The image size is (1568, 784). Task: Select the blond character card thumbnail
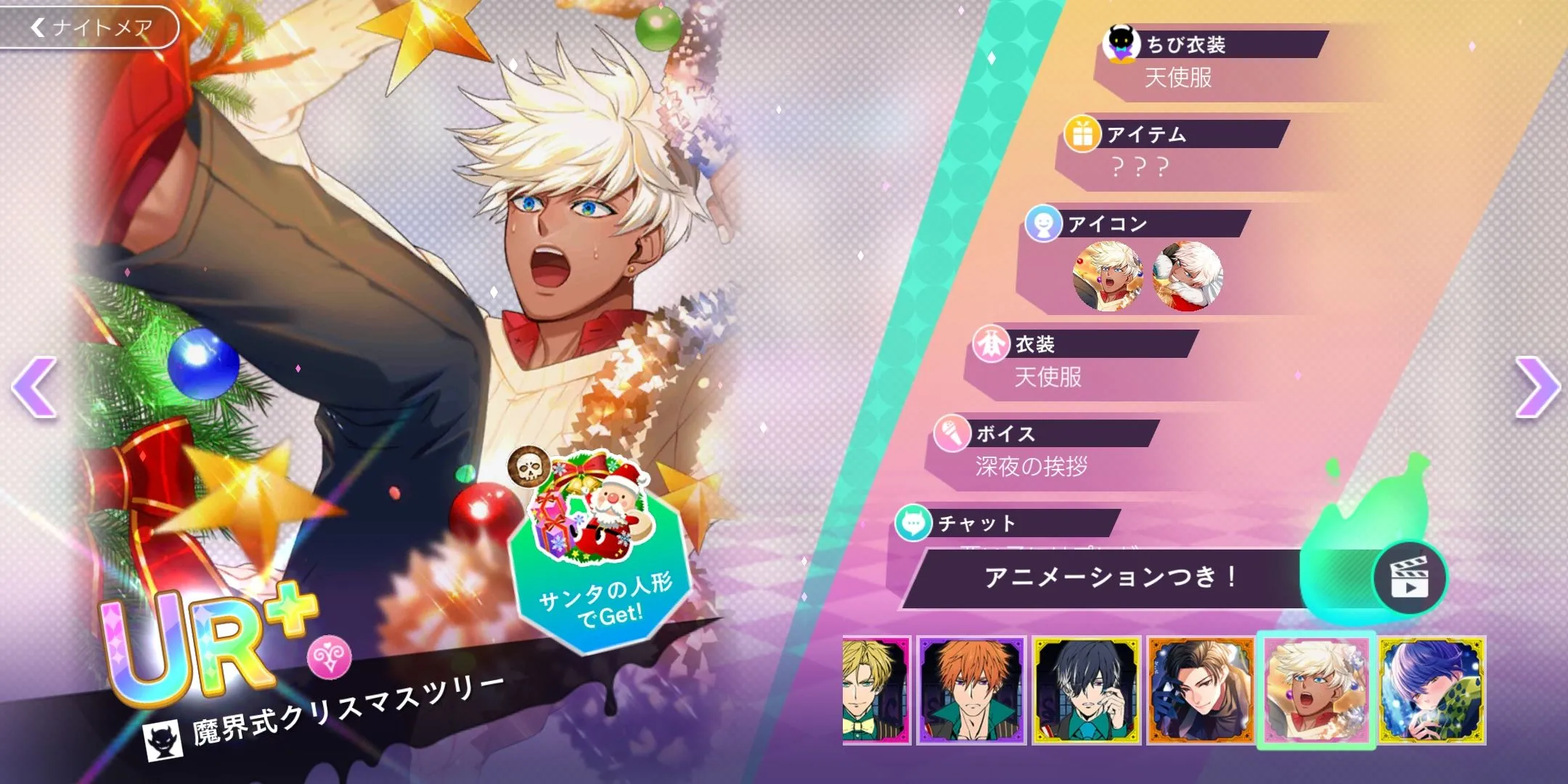pyautogui.click(x=876, y=690)
